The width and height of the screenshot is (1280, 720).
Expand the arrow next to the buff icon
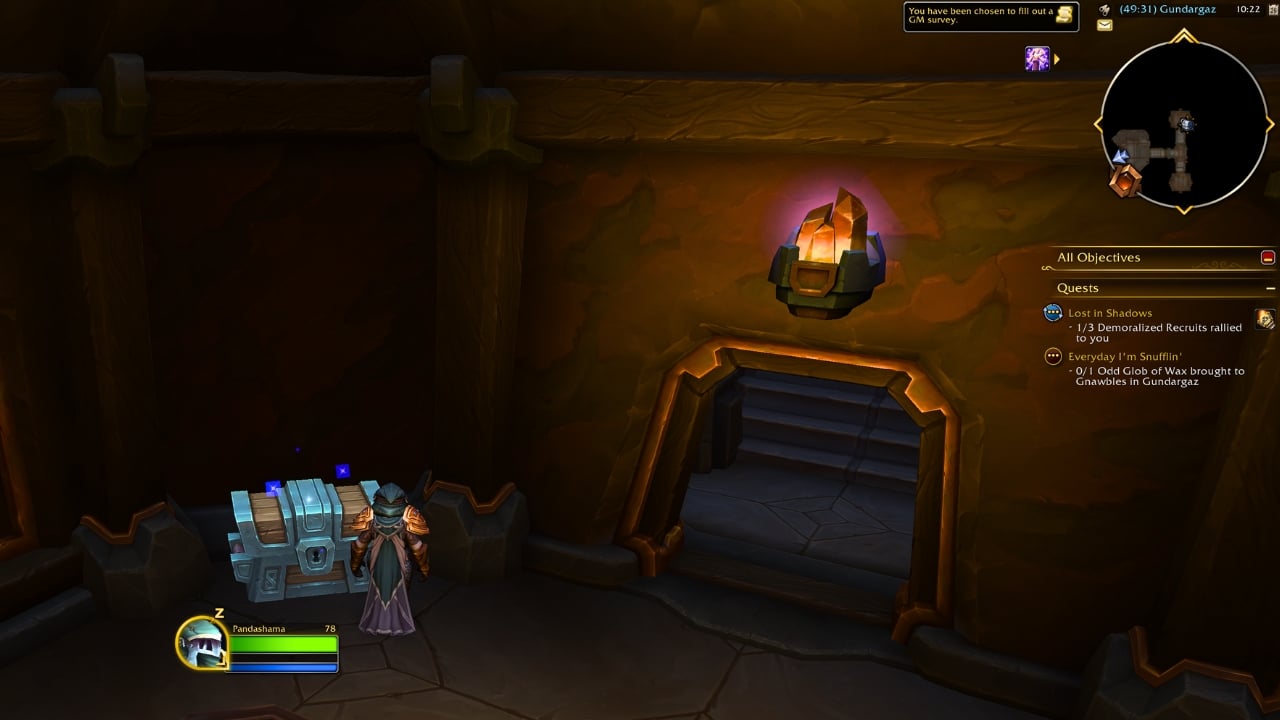tap(1057, 58)
